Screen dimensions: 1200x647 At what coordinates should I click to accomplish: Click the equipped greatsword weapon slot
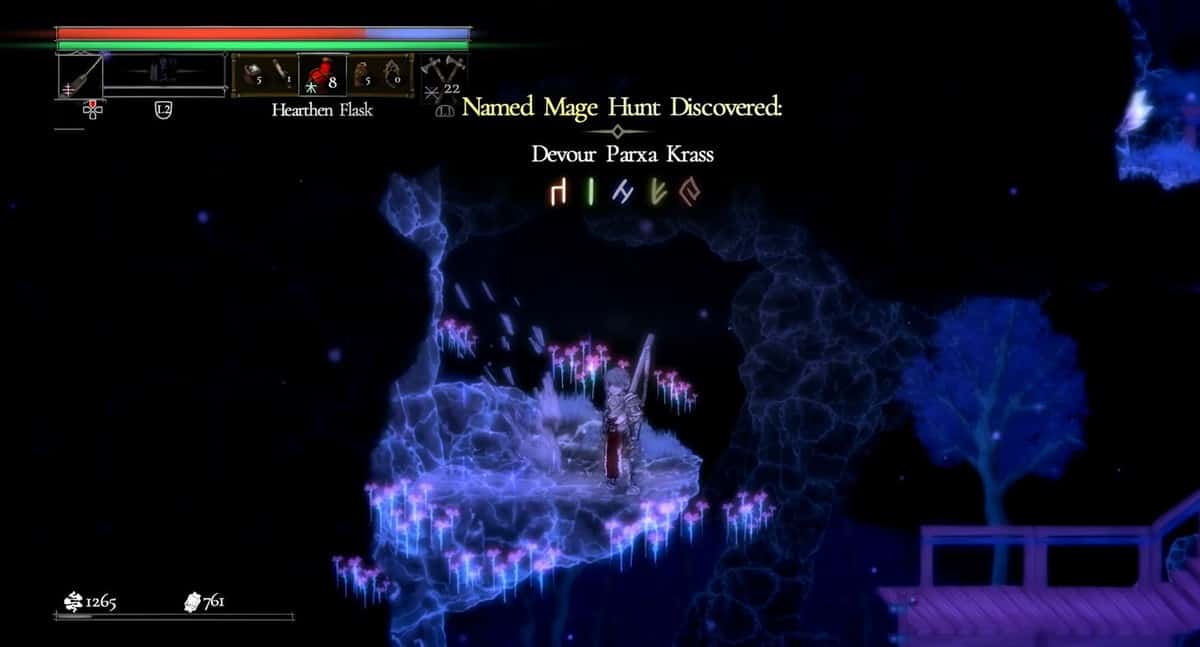pos(80,75)
